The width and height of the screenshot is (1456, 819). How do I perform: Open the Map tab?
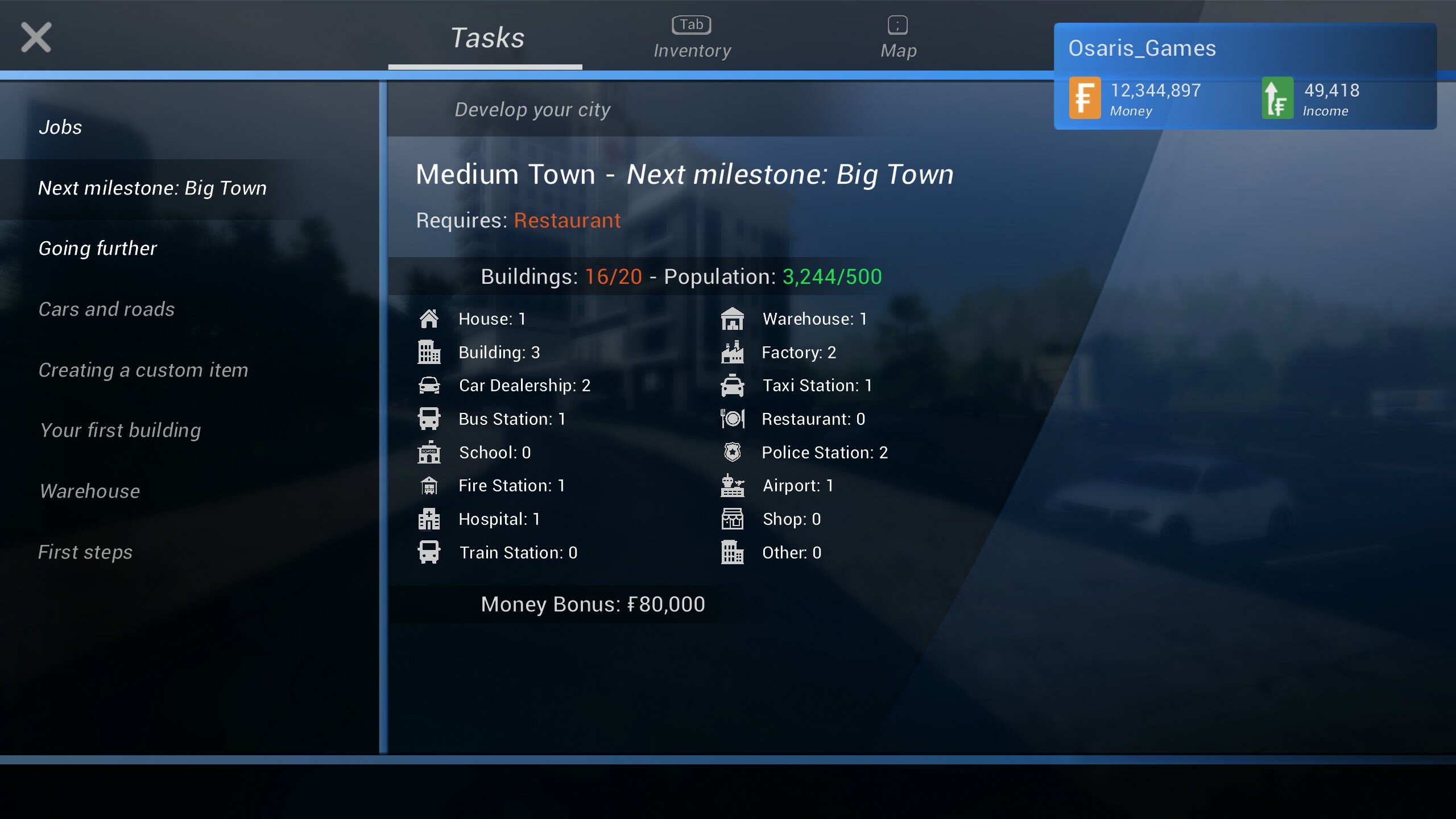tap(897, 37)
